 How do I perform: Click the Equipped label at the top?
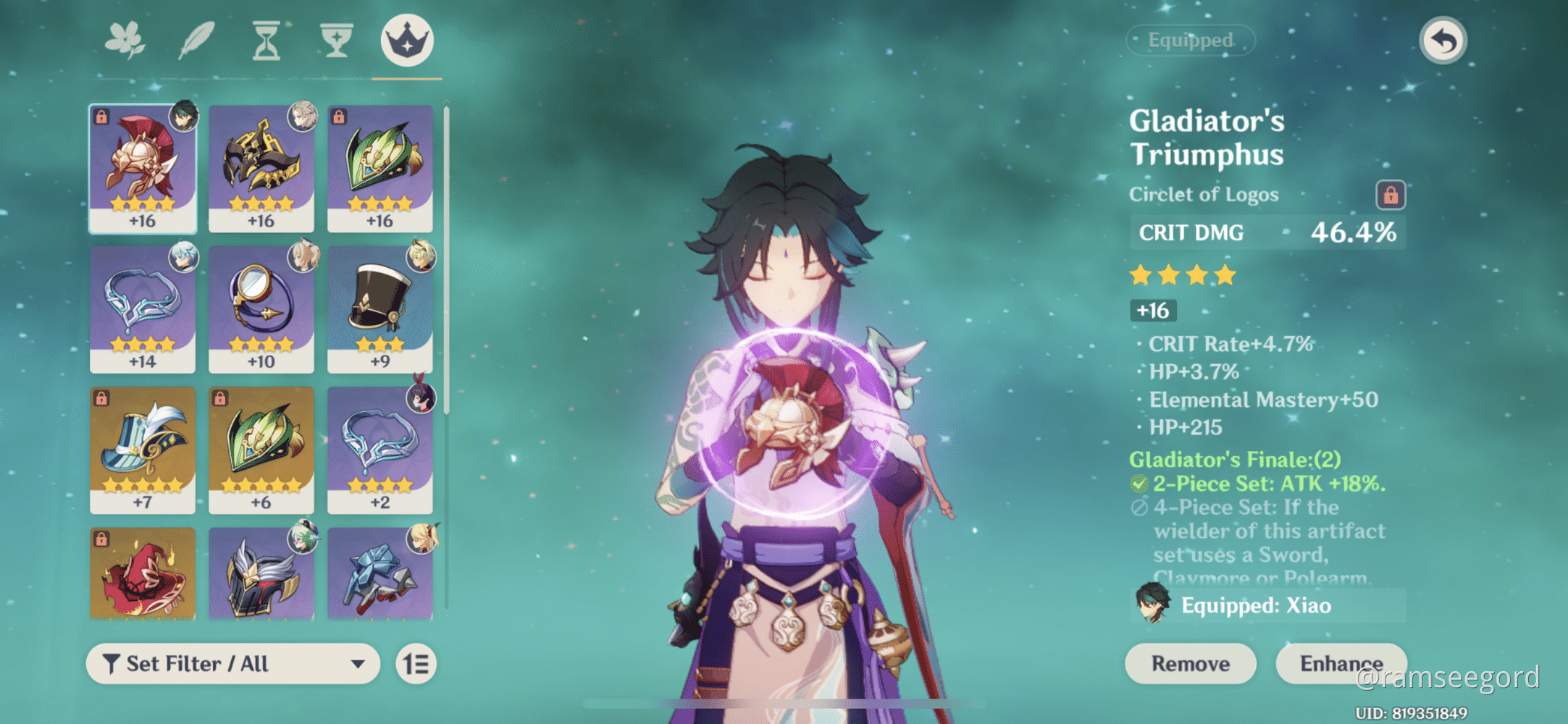coord(1191,41)
